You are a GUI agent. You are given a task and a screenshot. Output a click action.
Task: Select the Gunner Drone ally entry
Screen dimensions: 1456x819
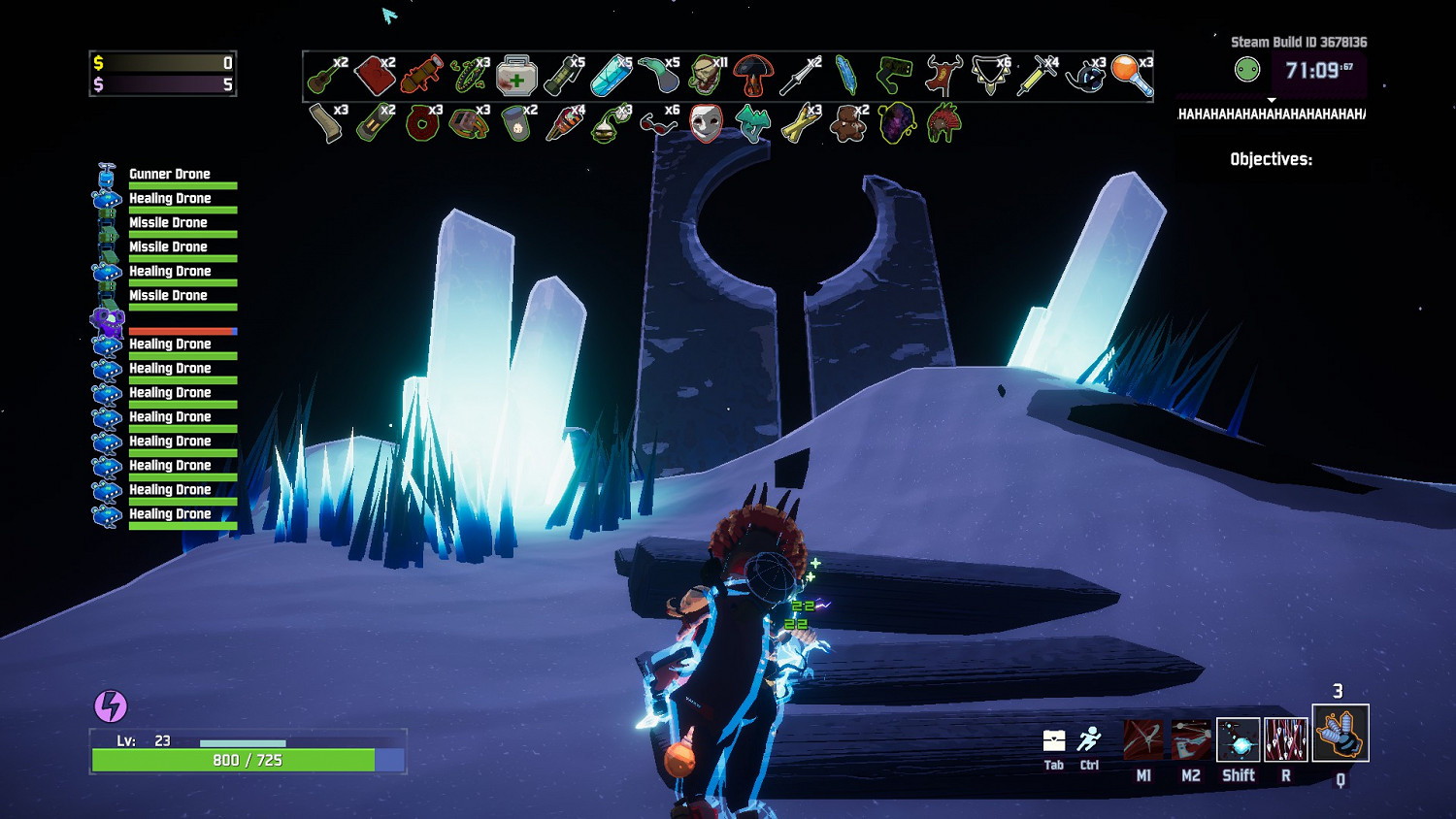(x=169, y=176)
